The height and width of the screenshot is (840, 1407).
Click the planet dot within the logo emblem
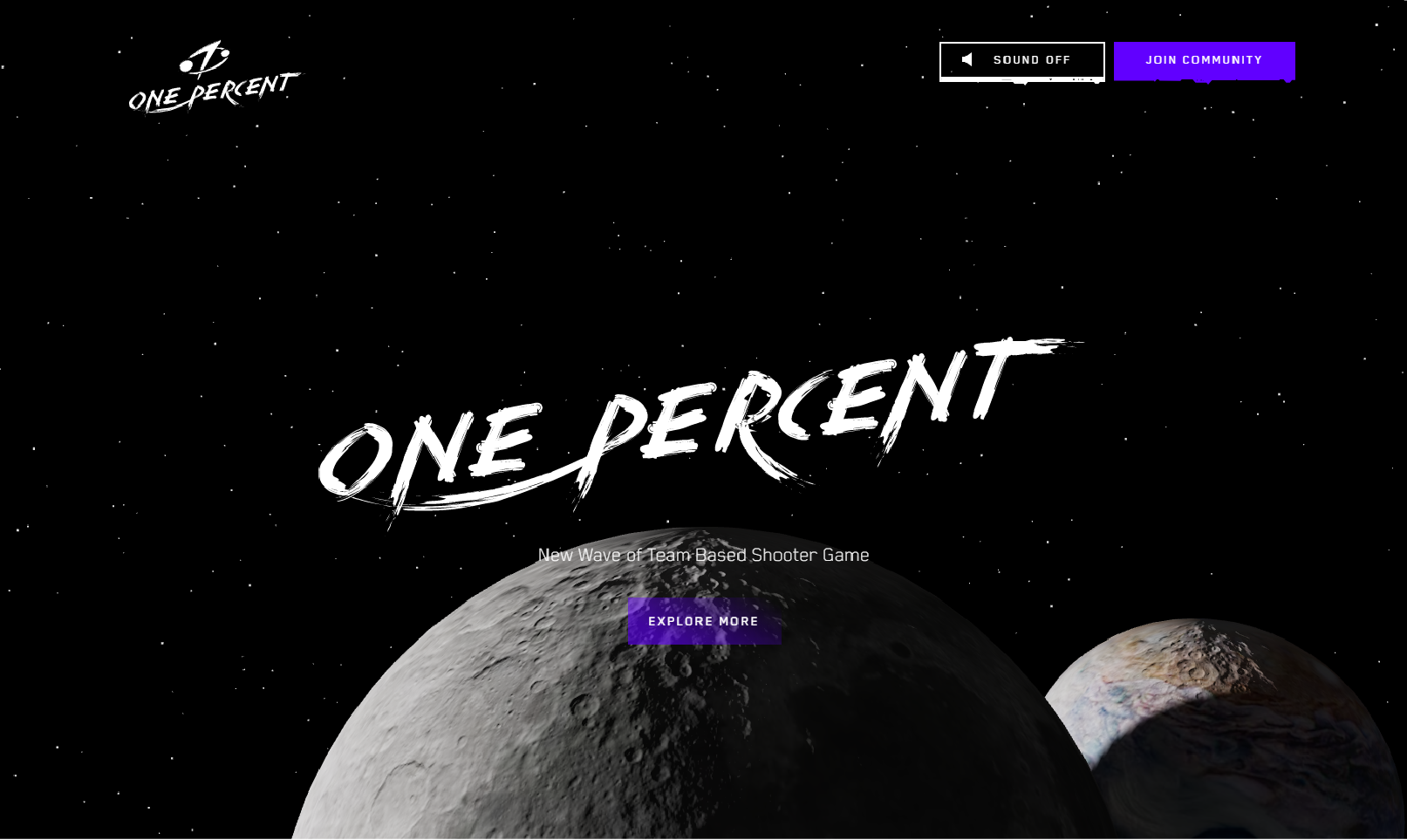pyautogui.click(x=187, y=66)
